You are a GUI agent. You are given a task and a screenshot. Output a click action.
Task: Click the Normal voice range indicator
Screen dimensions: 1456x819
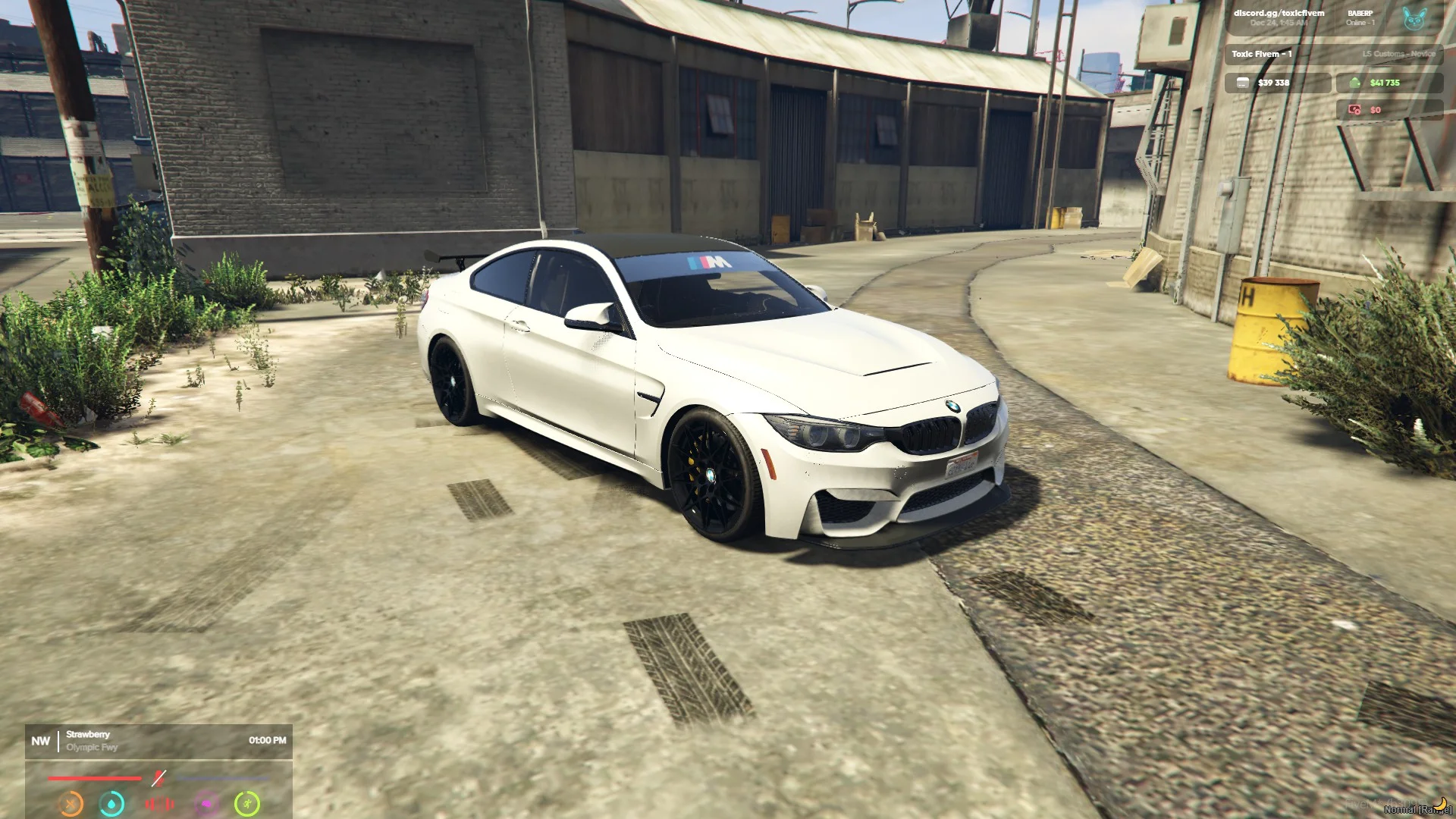click(1417, 809)
